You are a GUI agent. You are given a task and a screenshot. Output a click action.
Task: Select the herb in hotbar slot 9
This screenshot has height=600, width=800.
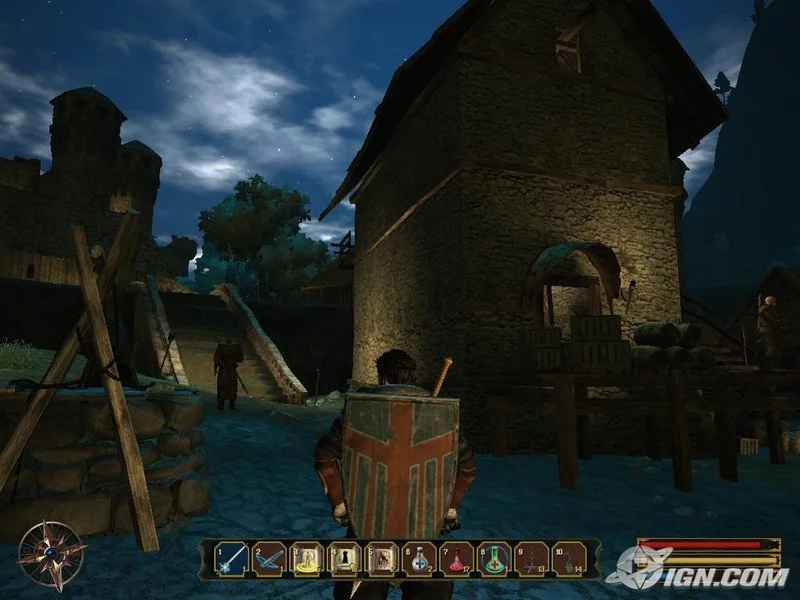point(531,558)
